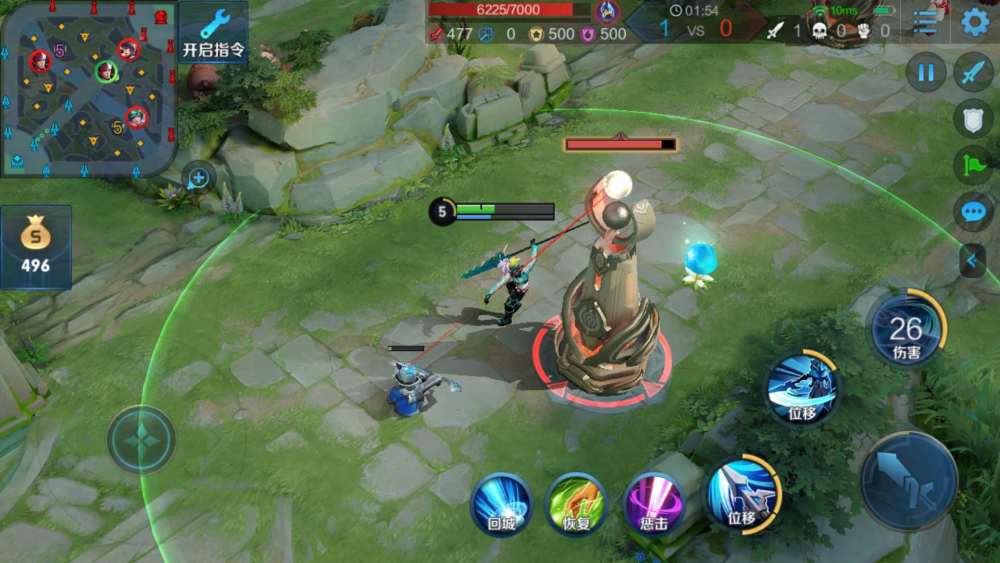This screenshot has width=1000, height=563.
Task: Pause the match with the pause button
Action: tap(926, 72)
